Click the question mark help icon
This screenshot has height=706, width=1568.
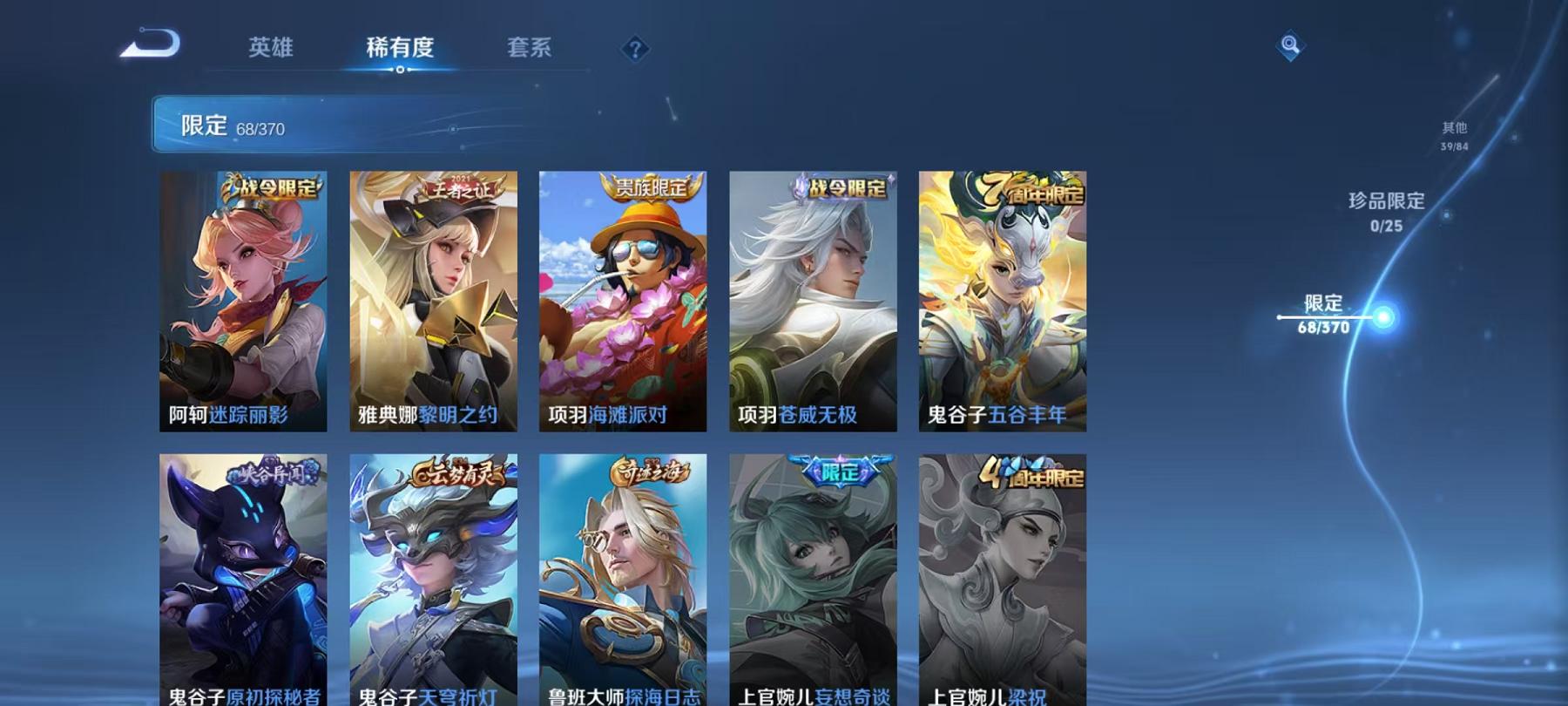coord(636,50)
